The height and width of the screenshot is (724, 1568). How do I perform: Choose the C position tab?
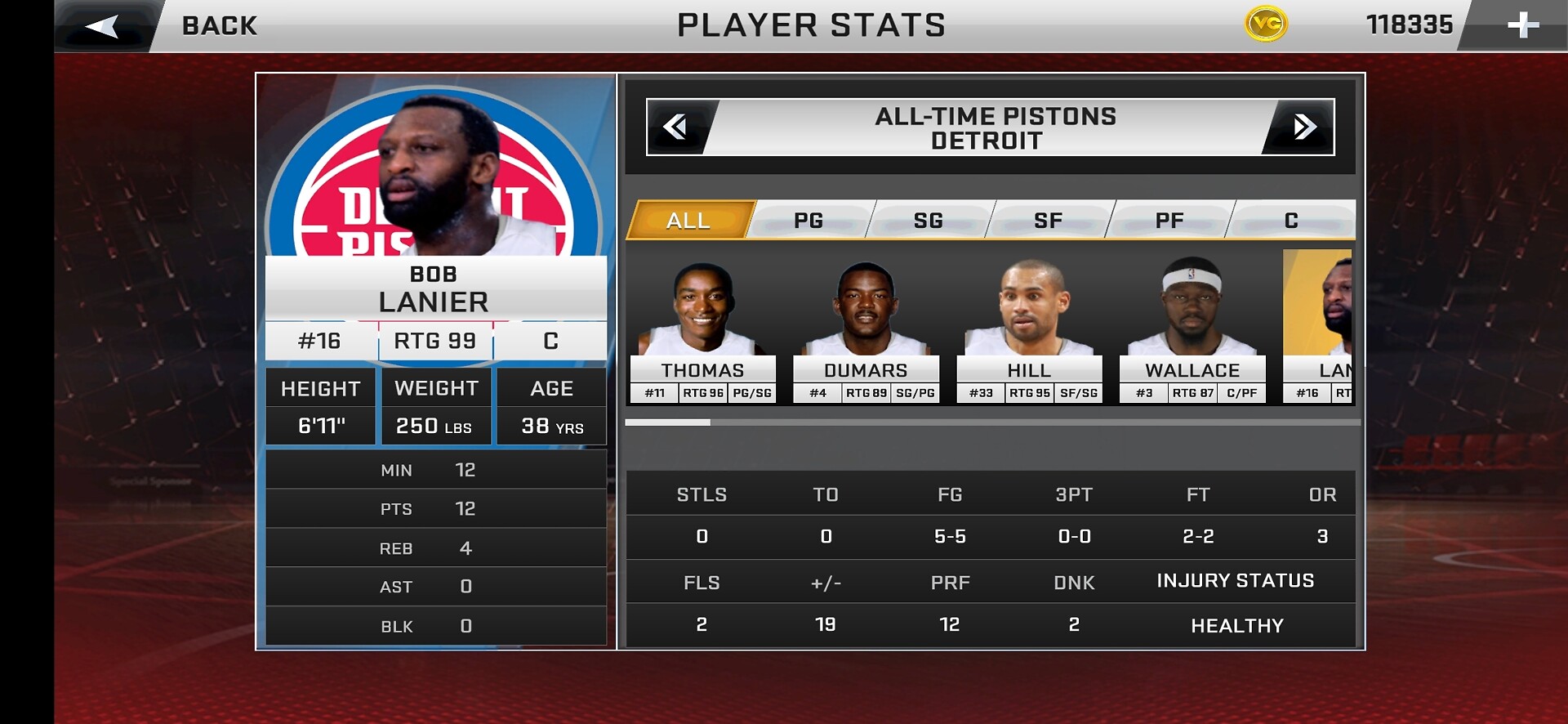(x=1291, y=220)
